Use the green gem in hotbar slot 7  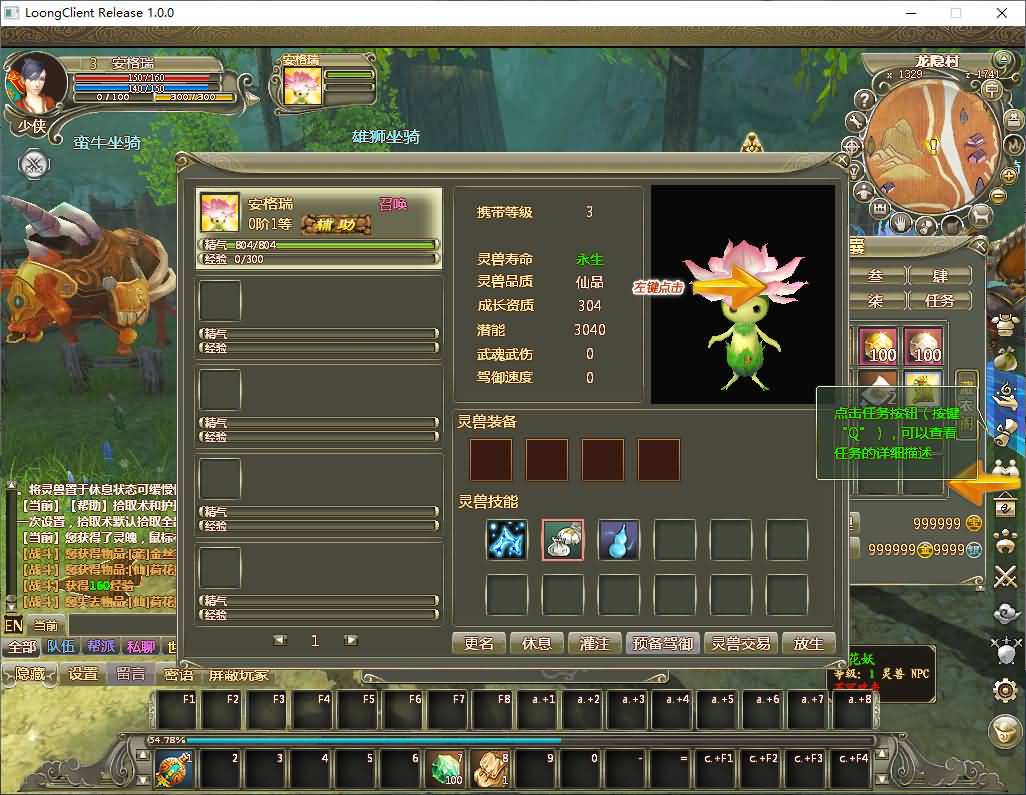447,770
